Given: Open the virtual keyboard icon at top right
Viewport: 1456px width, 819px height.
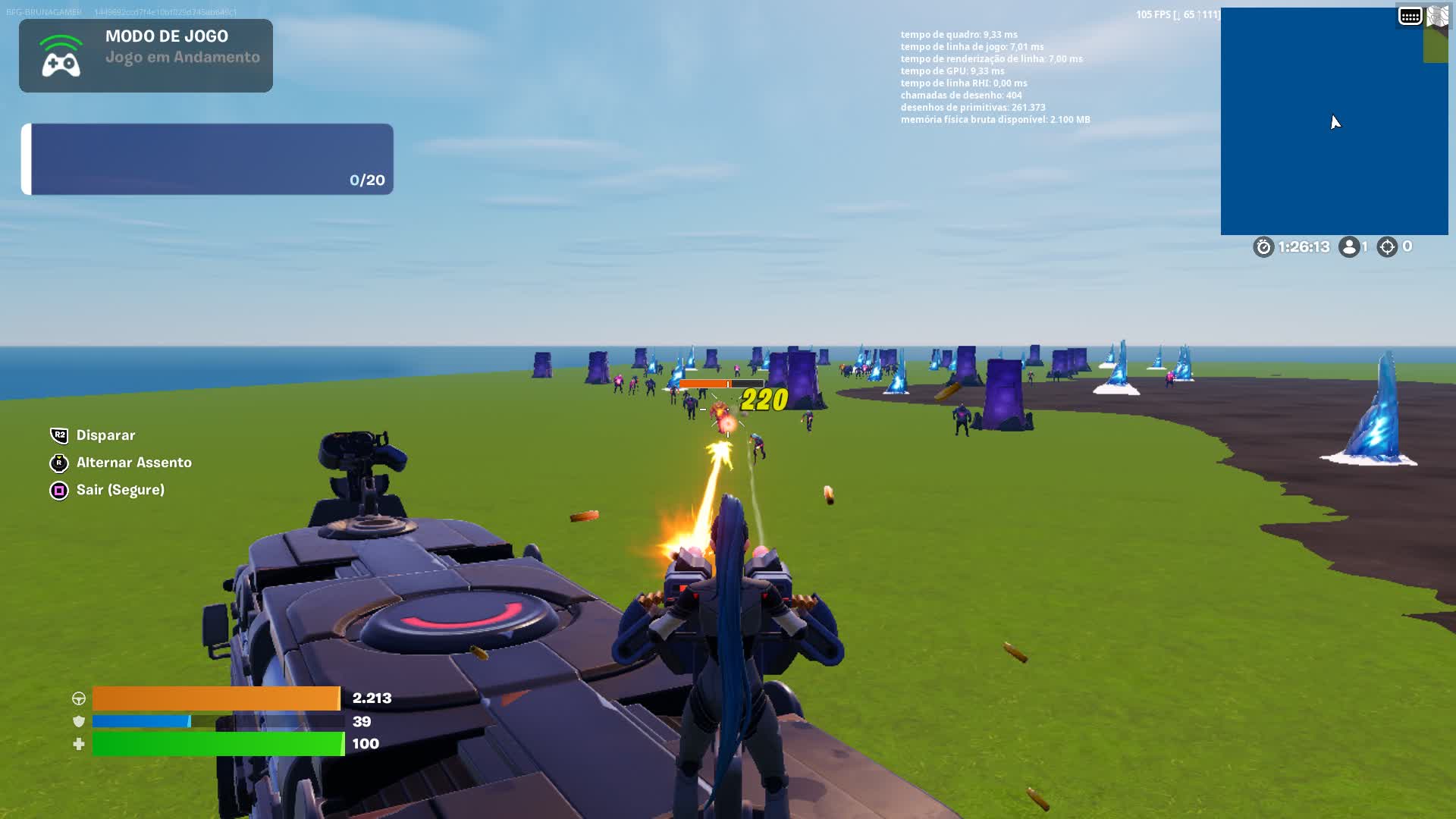Looking at the screenshot, I should [1409, 15].
